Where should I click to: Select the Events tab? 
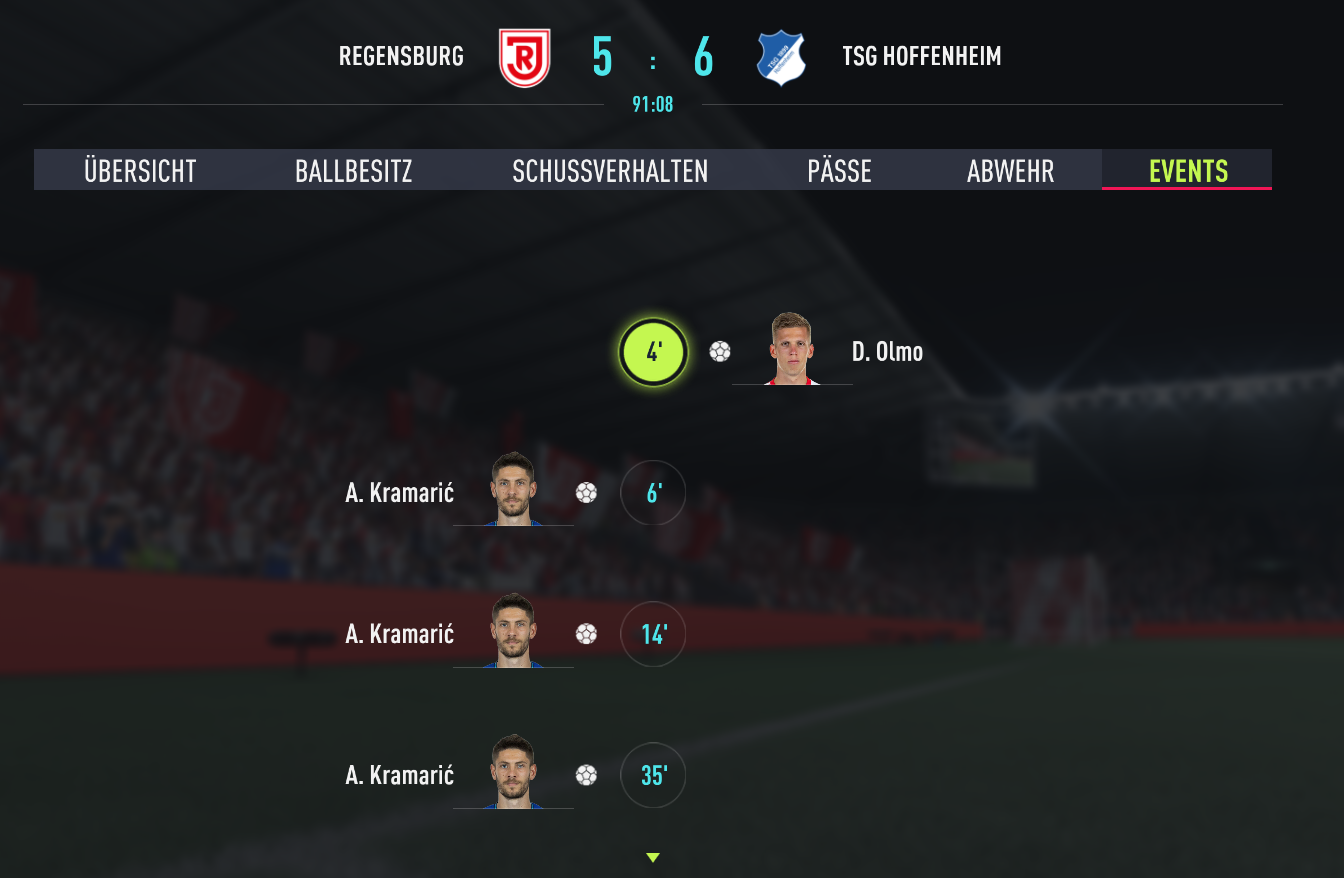[x=1188, y=171]
